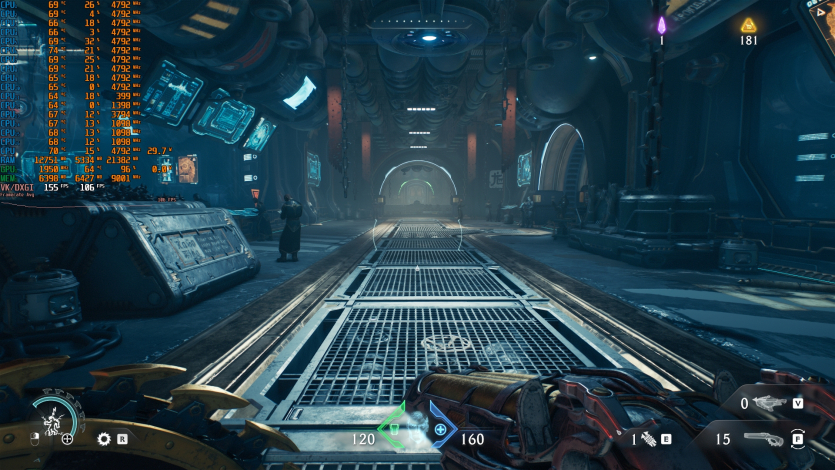Click the green health emblem
Viewport: 835px width, 470px height.
393,430
